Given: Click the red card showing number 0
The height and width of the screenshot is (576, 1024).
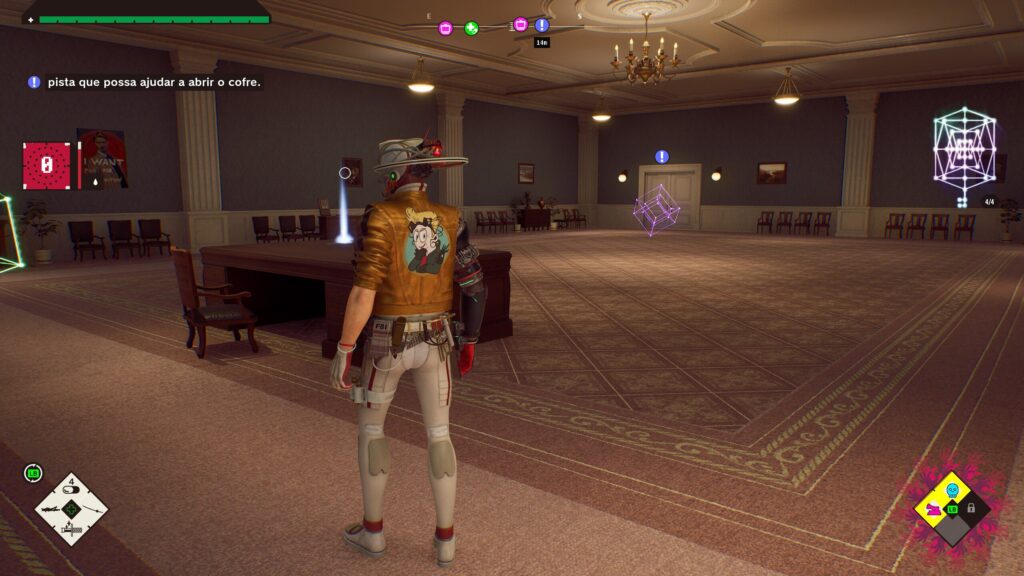Looking at the screenshot, I should [46, 165].
